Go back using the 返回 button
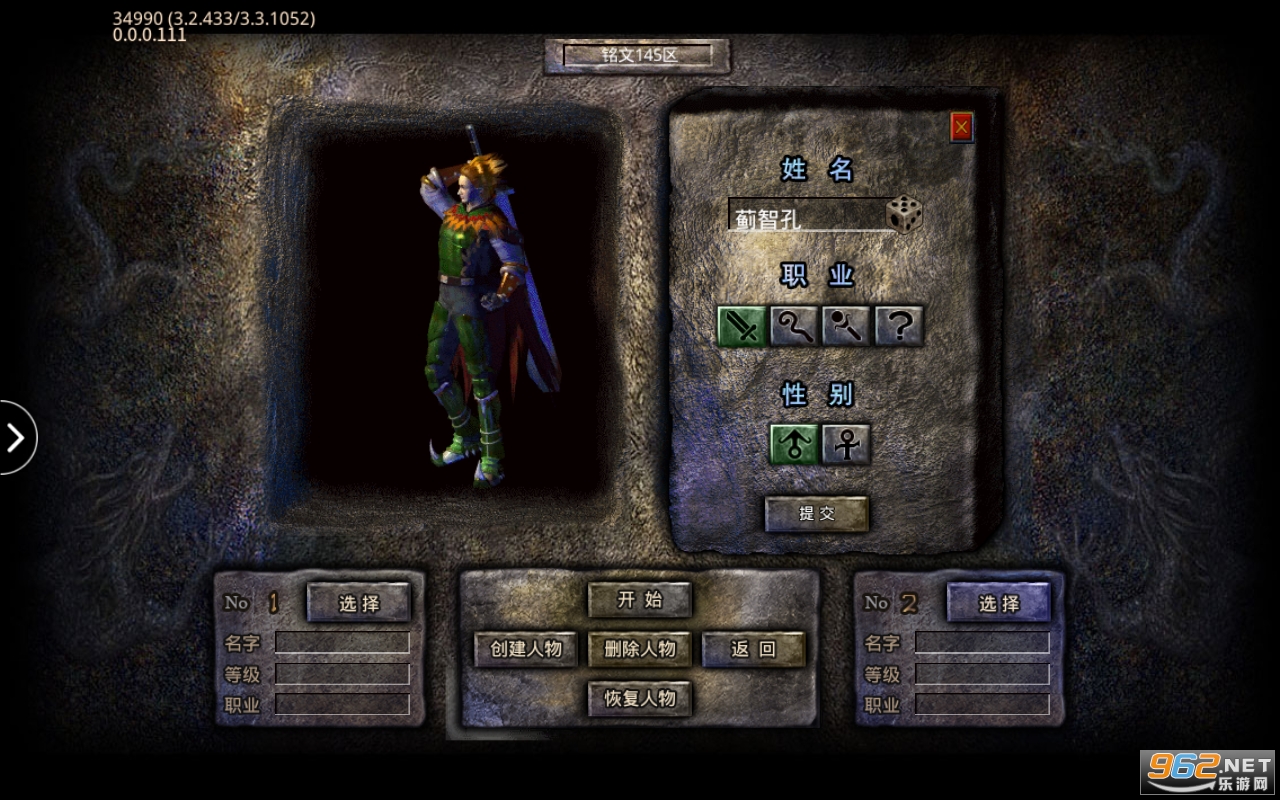 pos(753,649)
